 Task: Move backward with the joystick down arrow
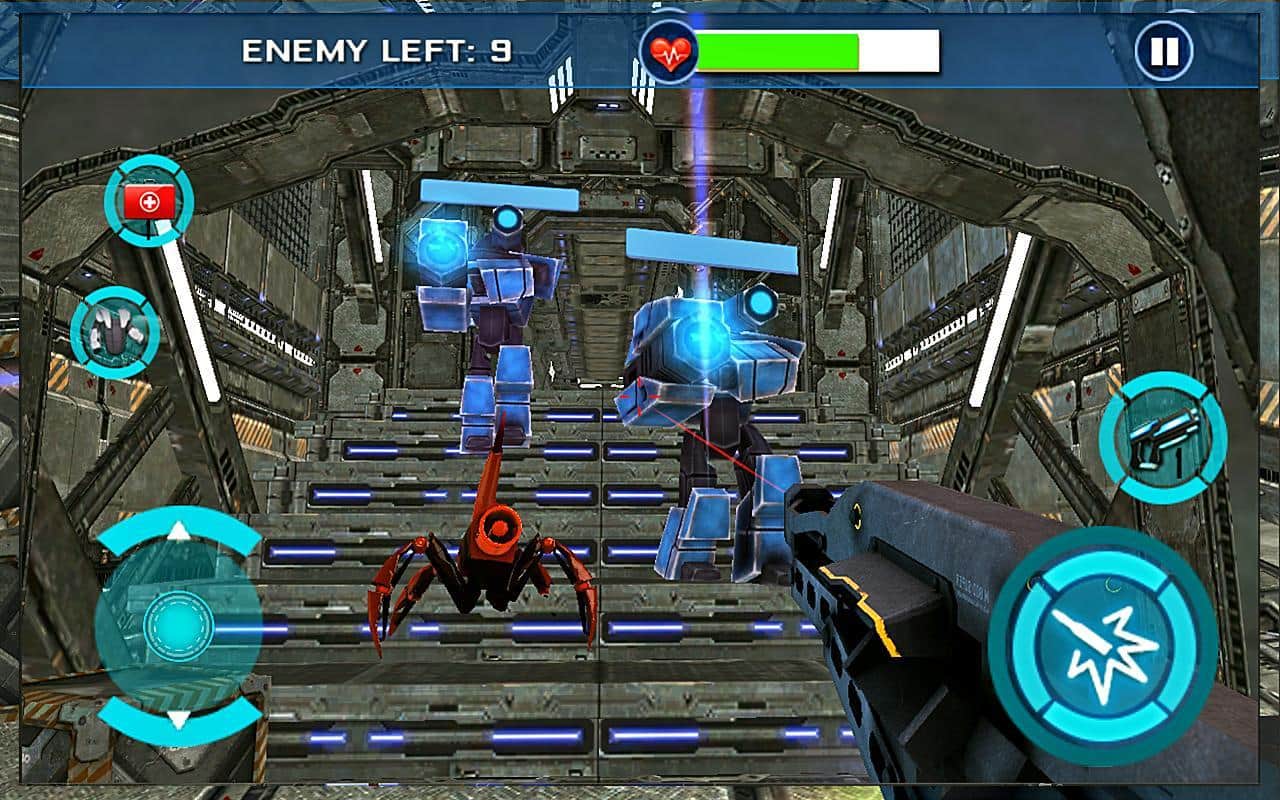tap(179, 719)
